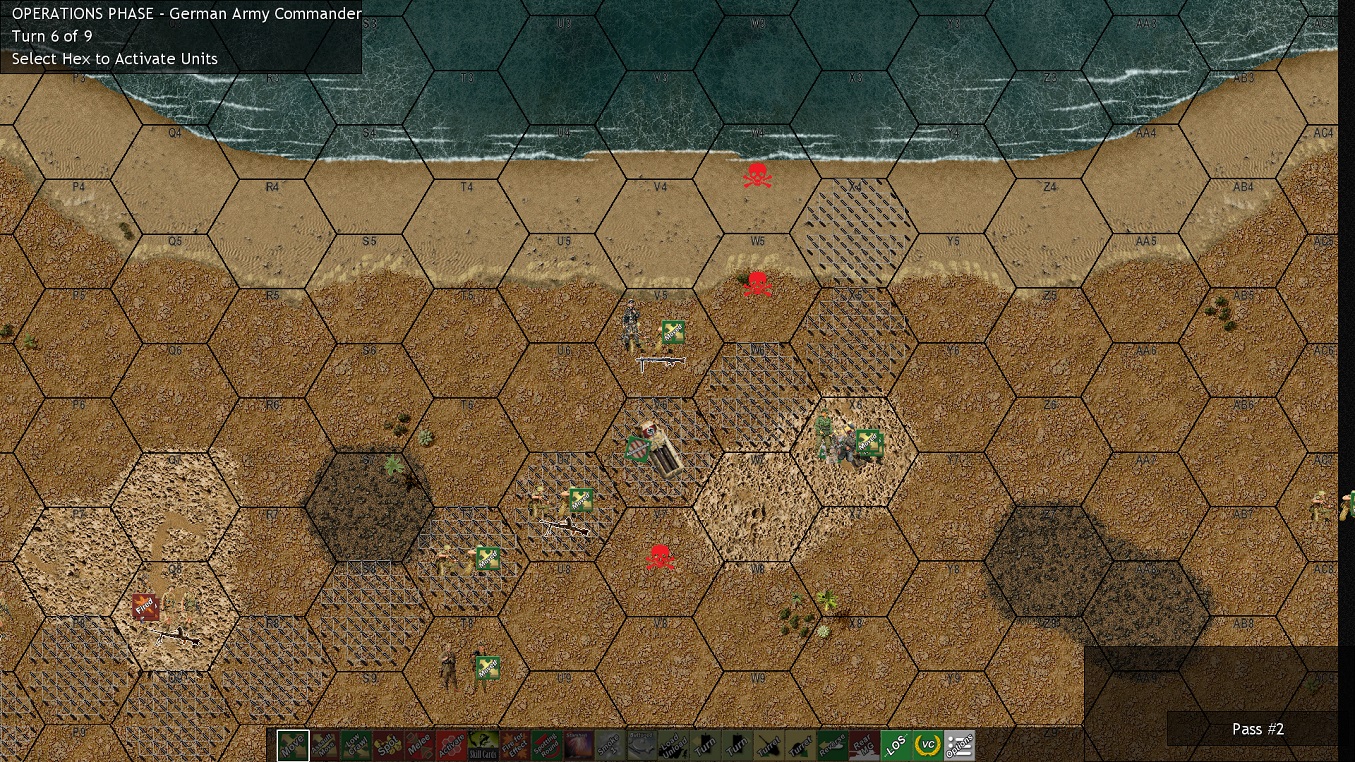Open the Skill Cards panel

coord(481,745)
